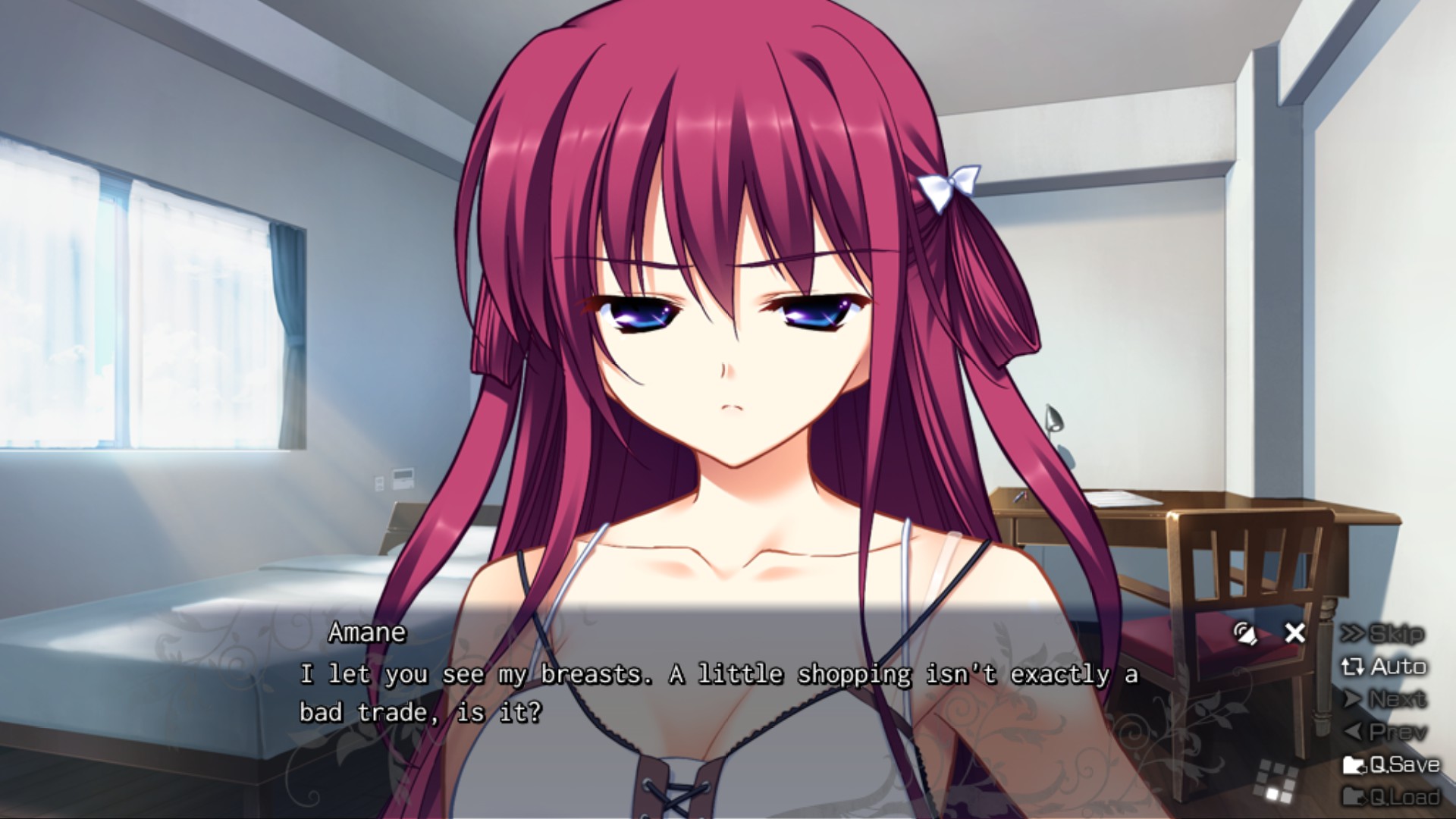Replay the voice line with speaker icon
The image size is (1456, 819).
click(x=1244, y=633)
